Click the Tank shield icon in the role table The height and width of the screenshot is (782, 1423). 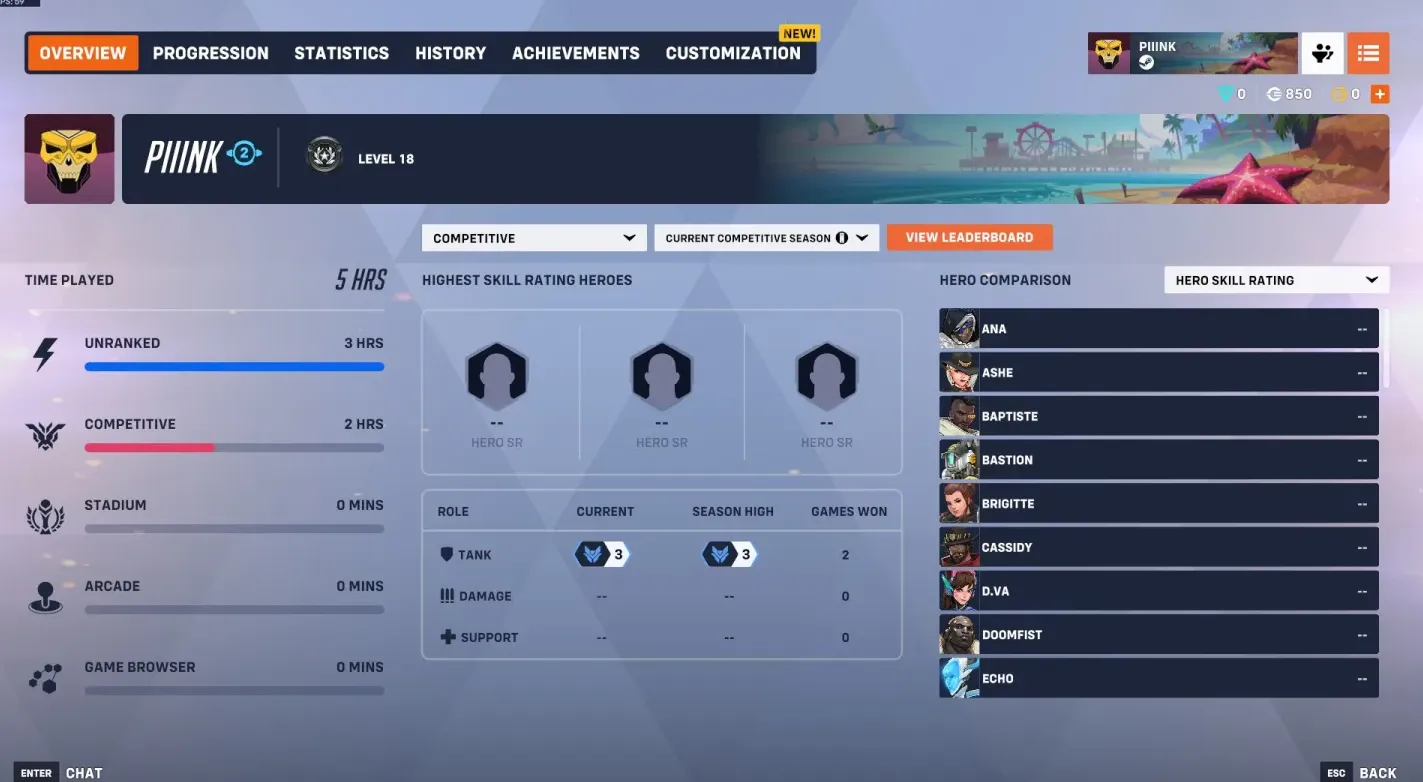(447, 554)
